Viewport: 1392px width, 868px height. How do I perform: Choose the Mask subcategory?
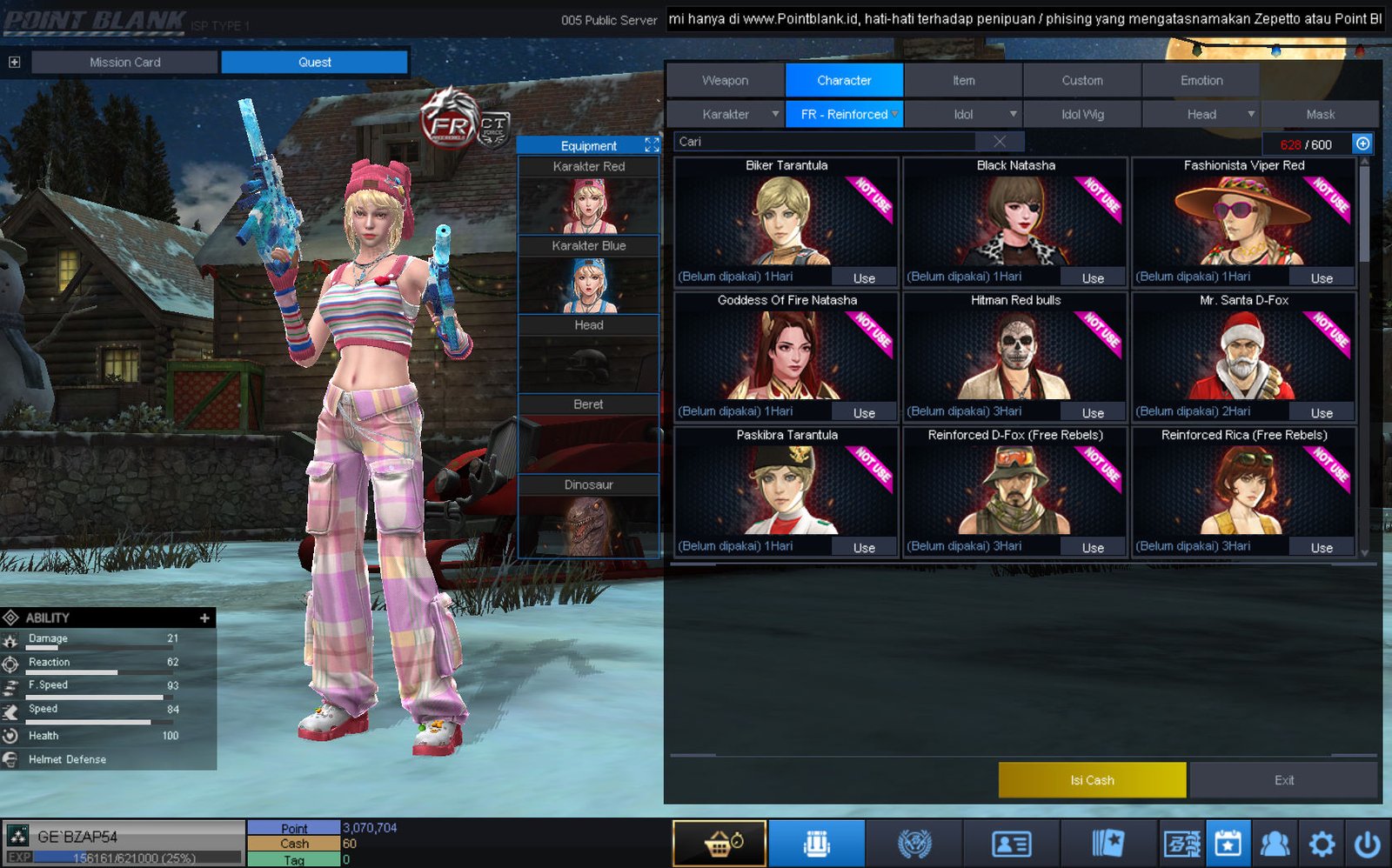(x=1320, y=114)
